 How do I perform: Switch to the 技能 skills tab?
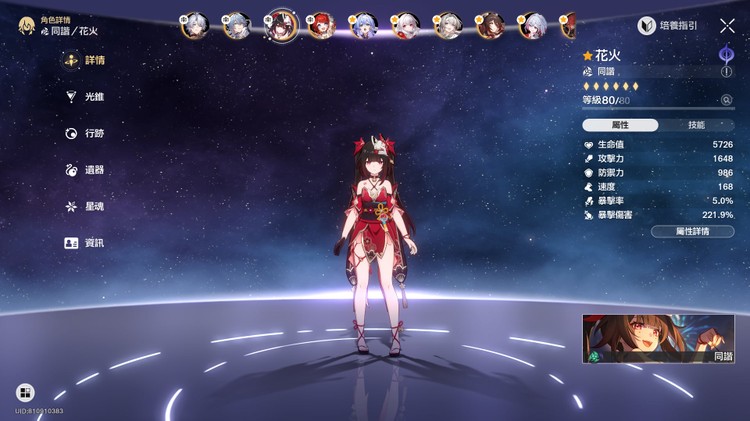coord(696,125)
